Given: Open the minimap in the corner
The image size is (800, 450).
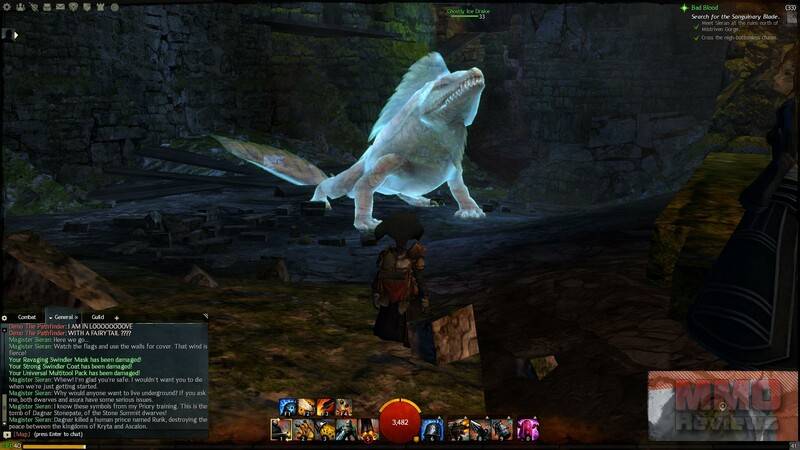Looking at the screenshot, I should click(x=722, y=405).
